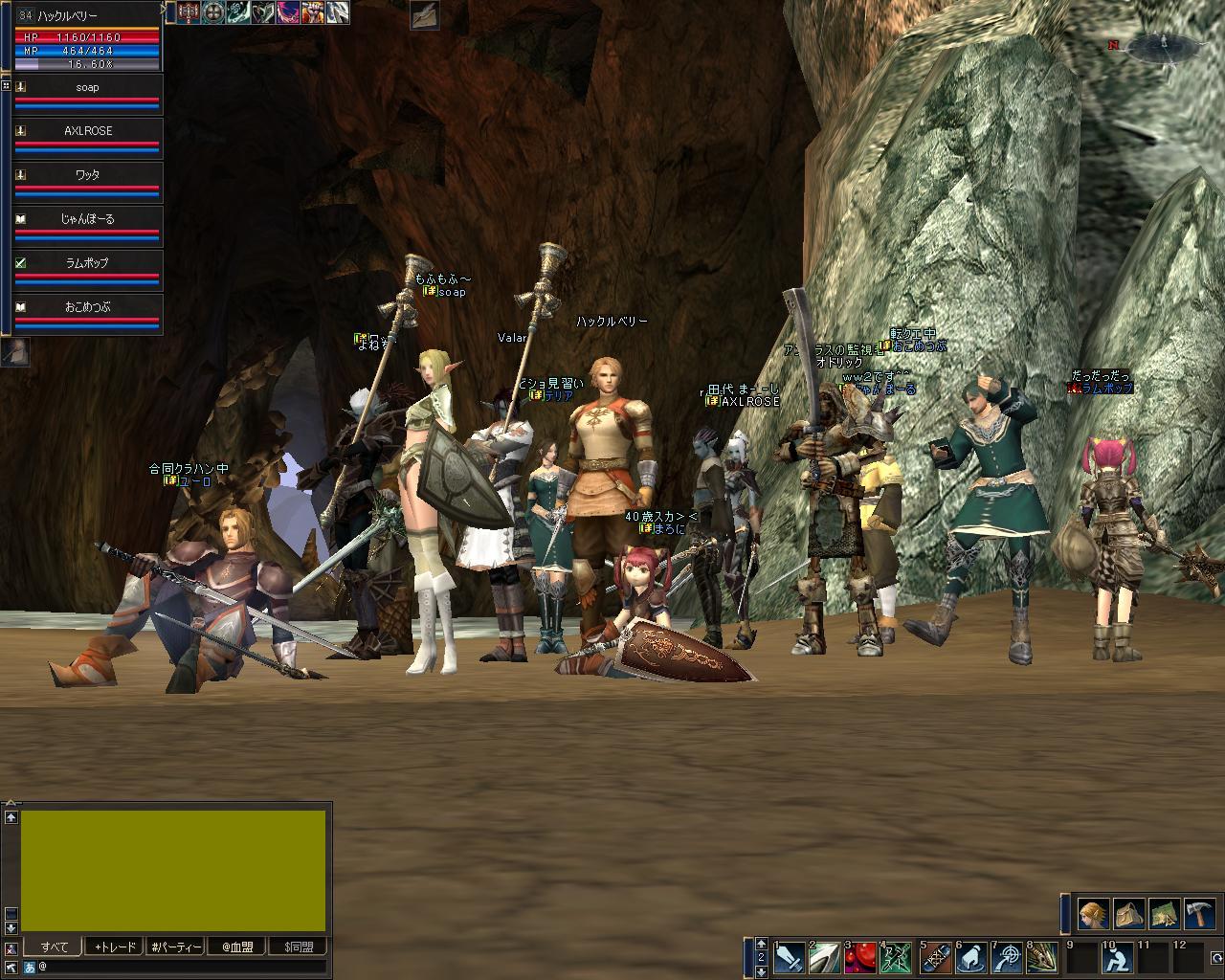The height and width of the screenshot is (980, 1225).
Task: Use the sword attack in hotbar slot 1
Action: coord(790,958)
